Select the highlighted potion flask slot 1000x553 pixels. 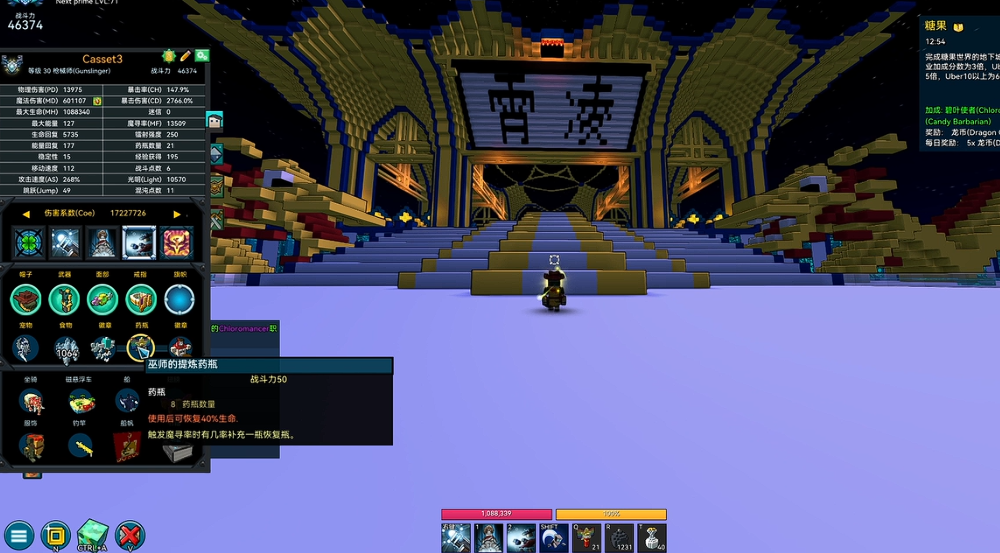pyautogui.click(x=141, y=348)
